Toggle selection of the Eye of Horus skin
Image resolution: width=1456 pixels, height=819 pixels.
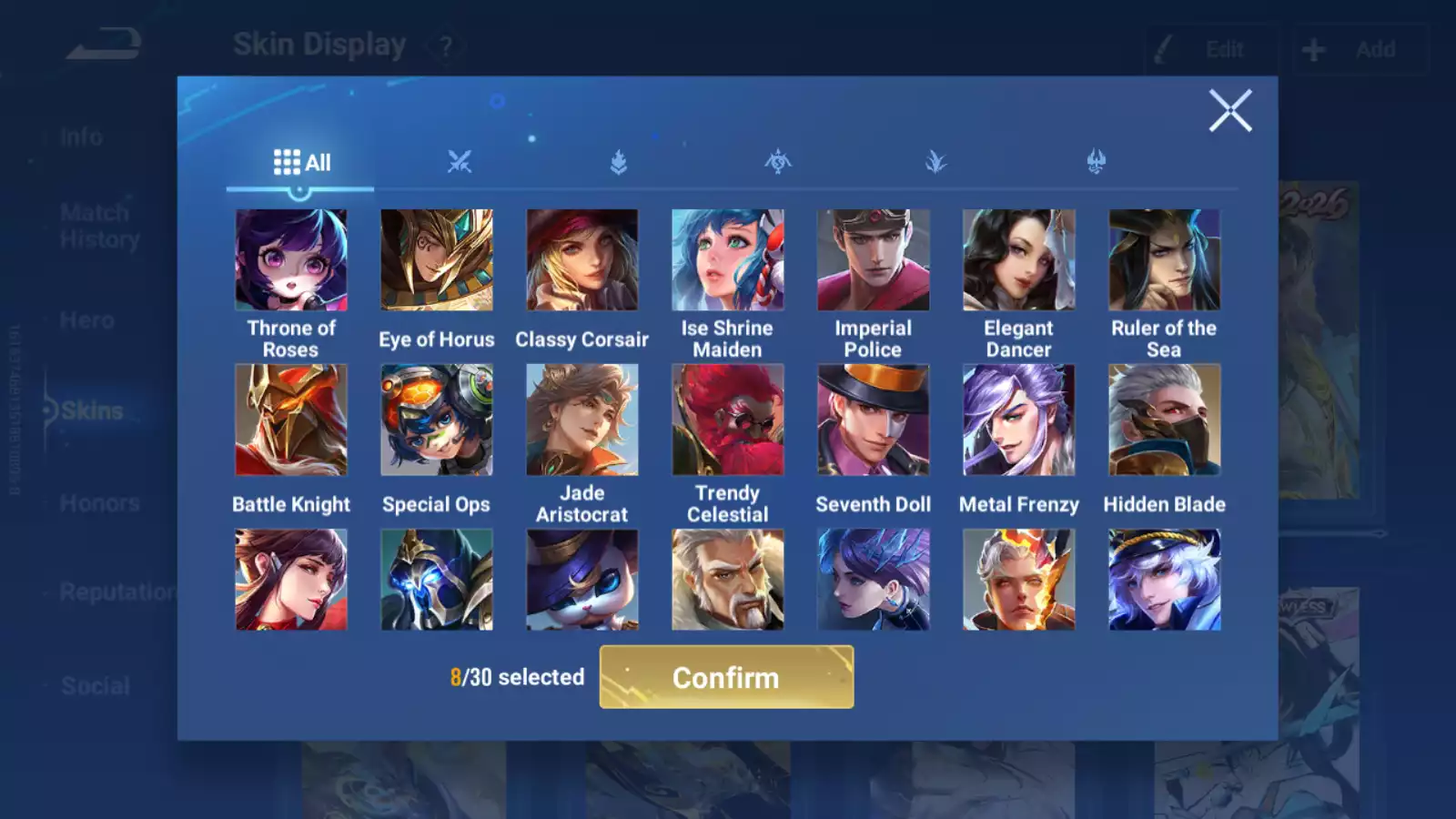[x=437, y=258]
